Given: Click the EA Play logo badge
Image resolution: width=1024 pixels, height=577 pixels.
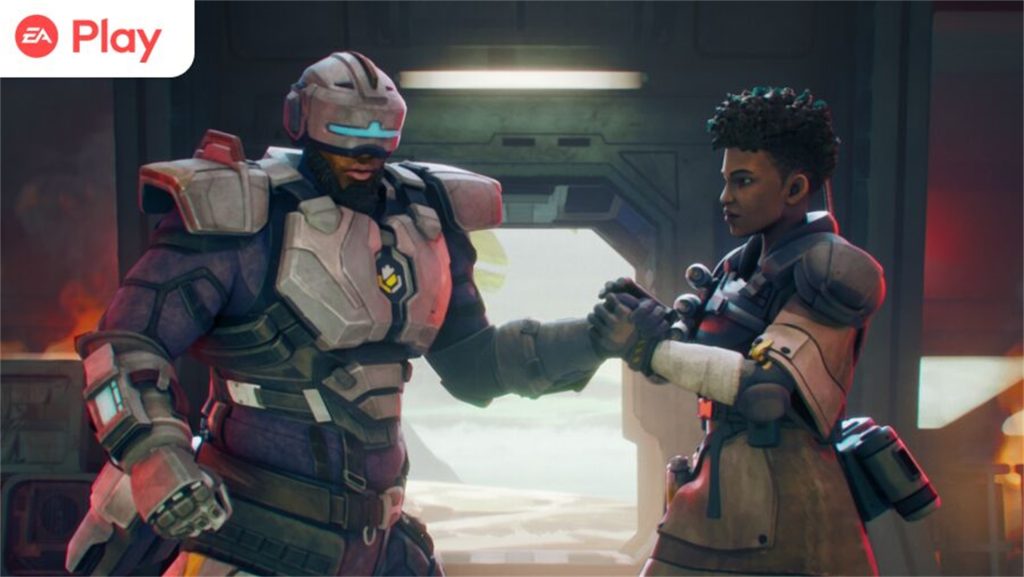Looking at the screenshot, I should [x=90, y=38].
